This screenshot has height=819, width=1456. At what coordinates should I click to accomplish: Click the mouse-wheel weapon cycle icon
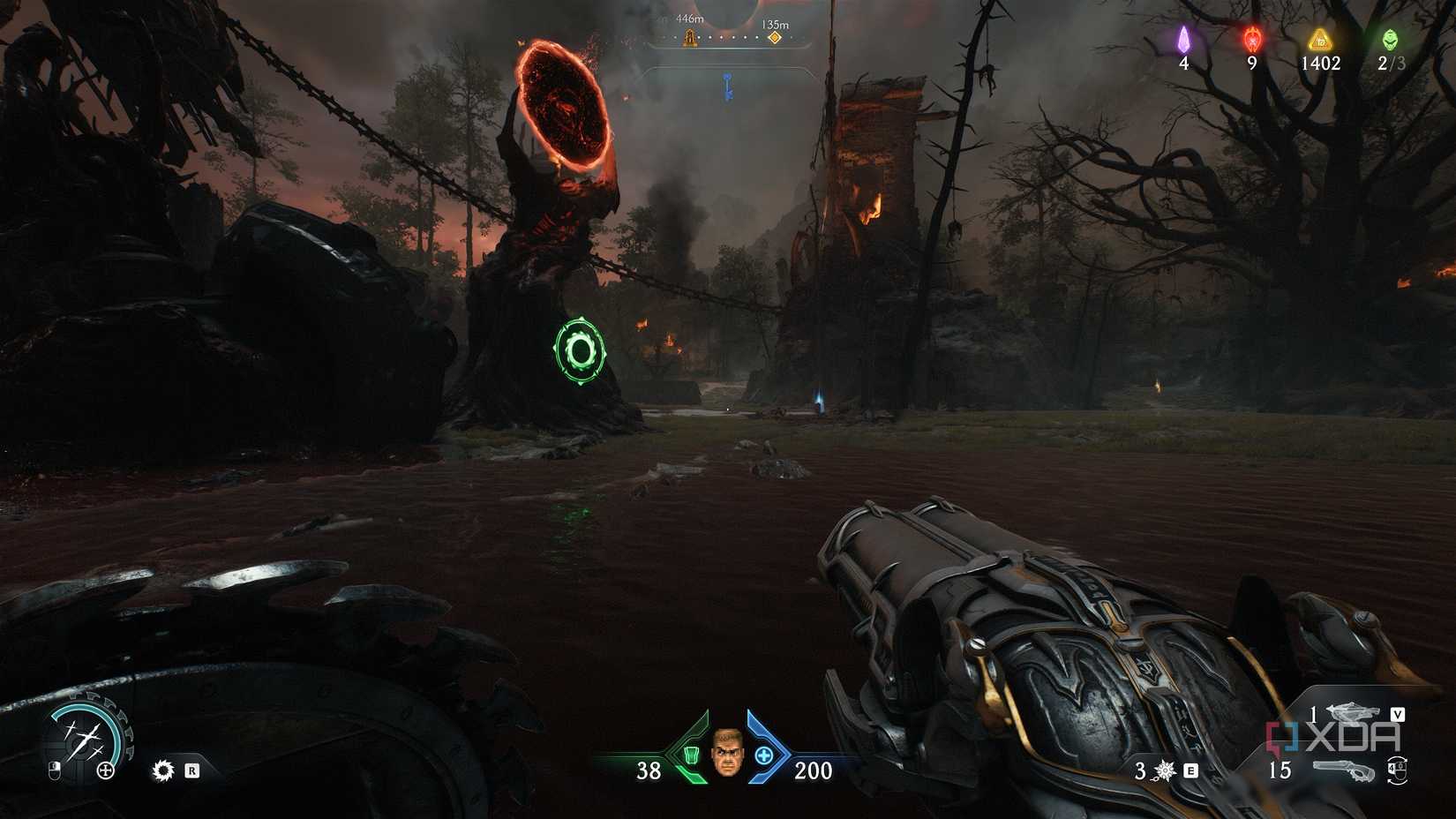click(x=1397, y=770)
